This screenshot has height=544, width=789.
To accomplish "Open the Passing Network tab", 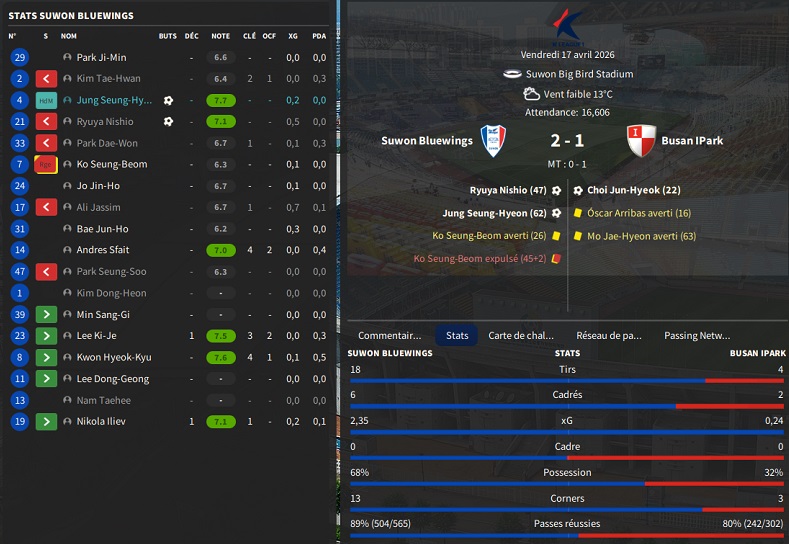I will coord(697,336).
